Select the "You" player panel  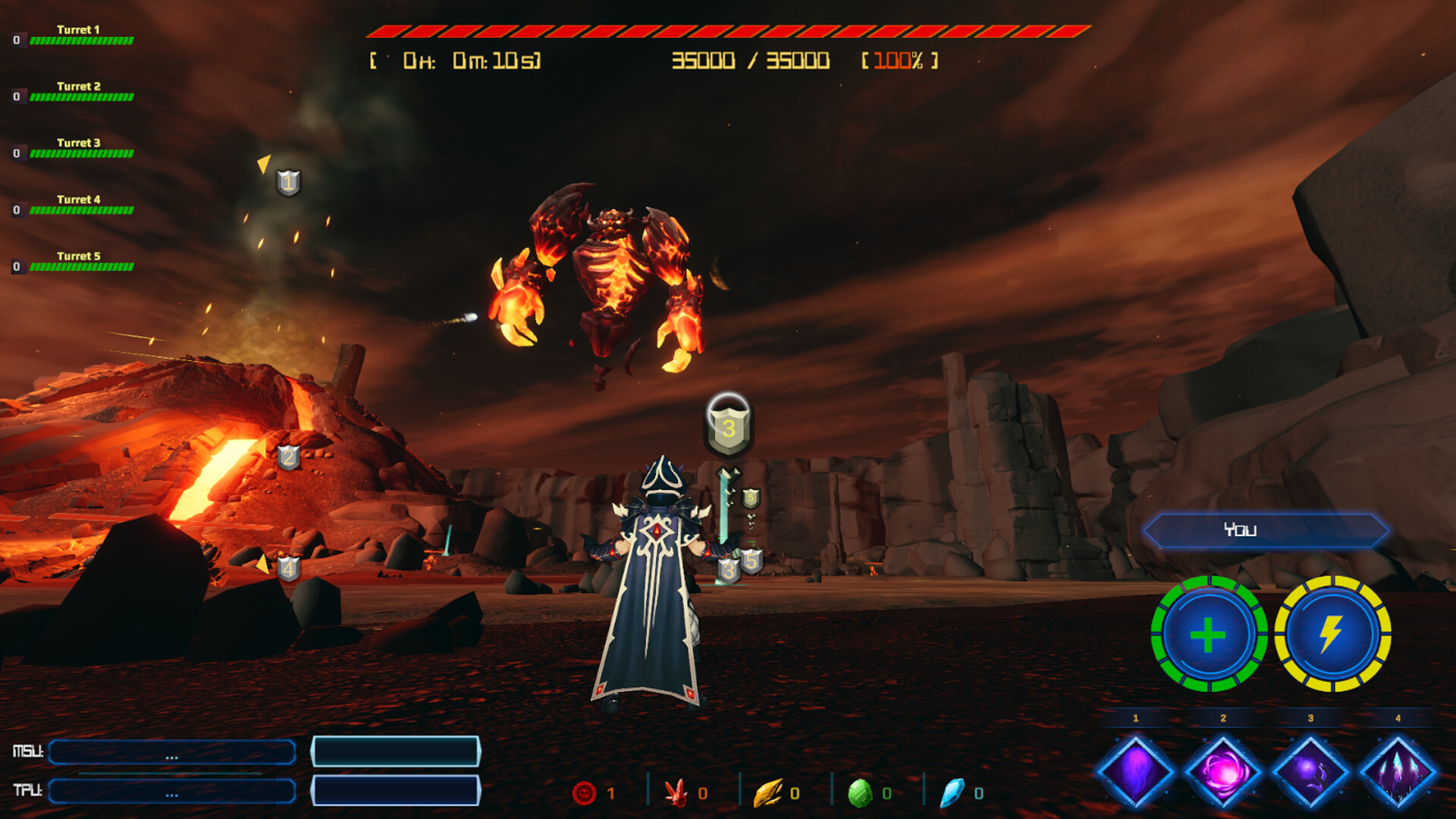(x=1265, y=530)
